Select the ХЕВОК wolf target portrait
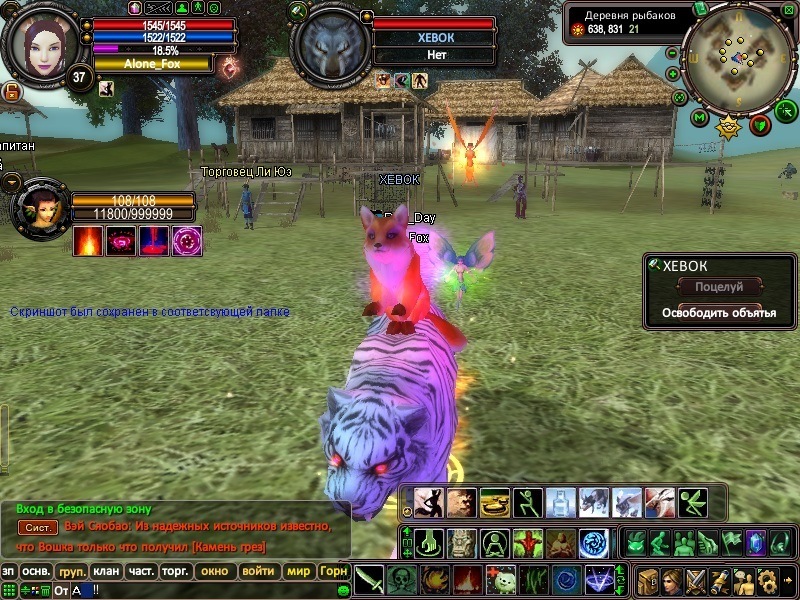 tap(330, 45)
